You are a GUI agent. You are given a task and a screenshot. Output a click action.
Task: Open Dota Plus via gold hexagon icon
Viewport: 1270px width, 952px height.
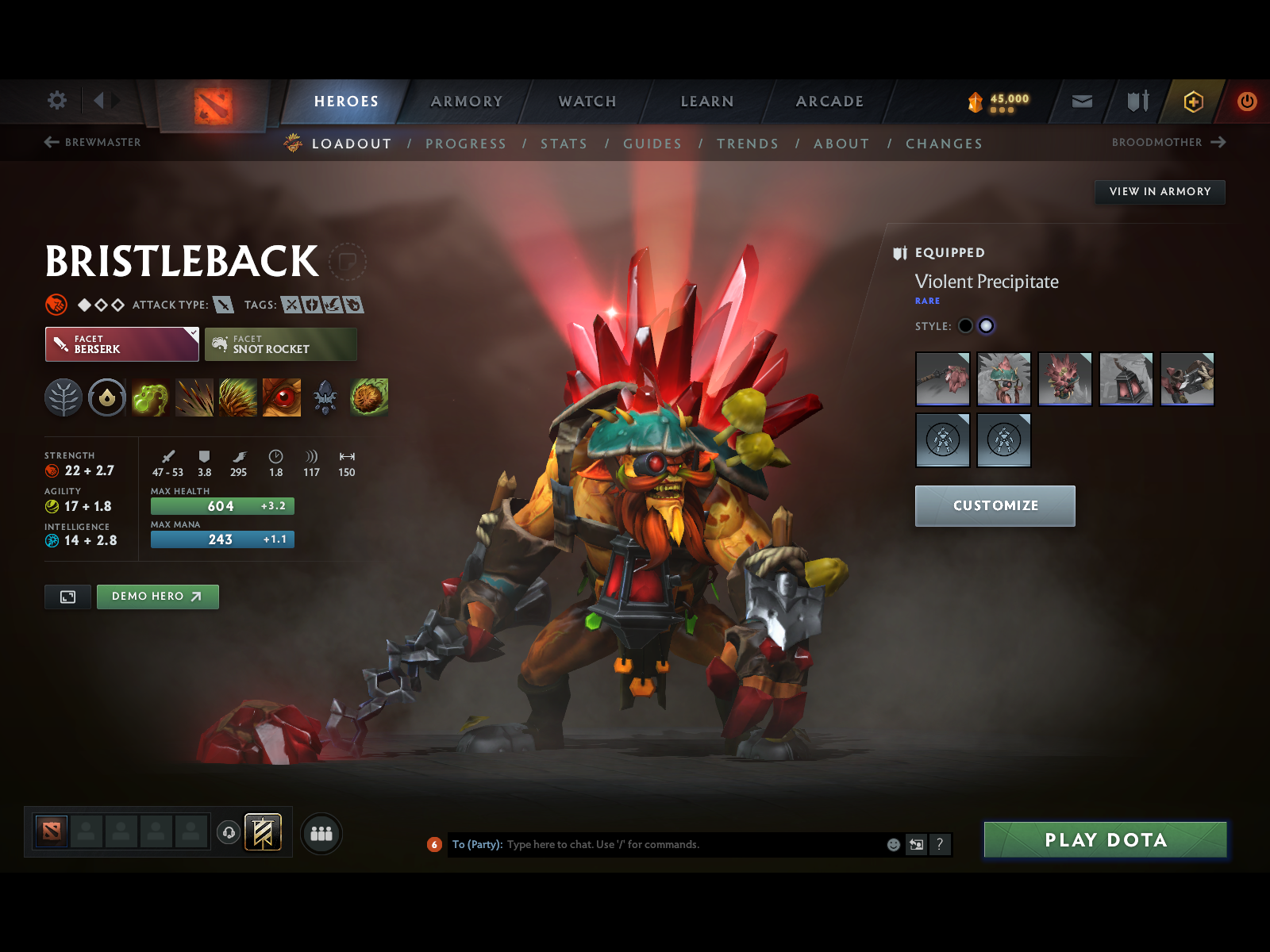tap(1192, 102)
